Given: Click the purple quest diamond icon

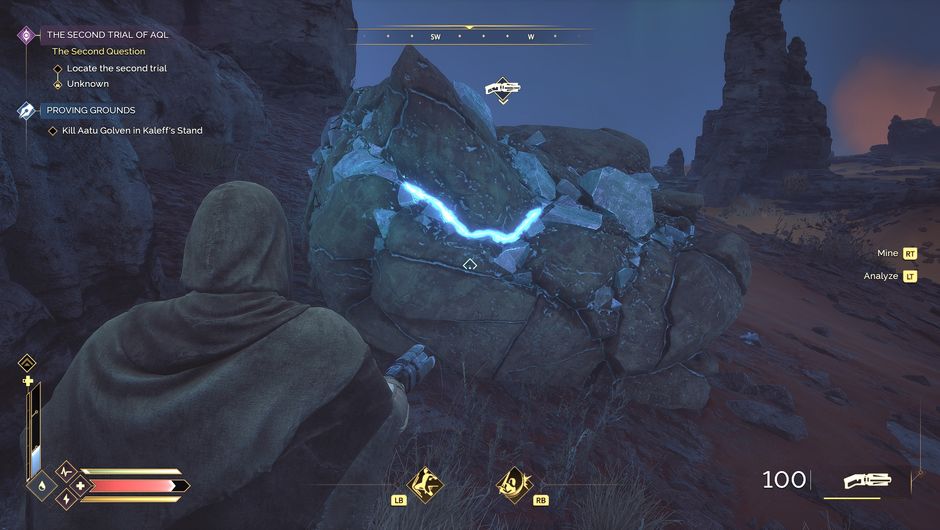Looking at the screenshot, I should (x=26, y=35).
